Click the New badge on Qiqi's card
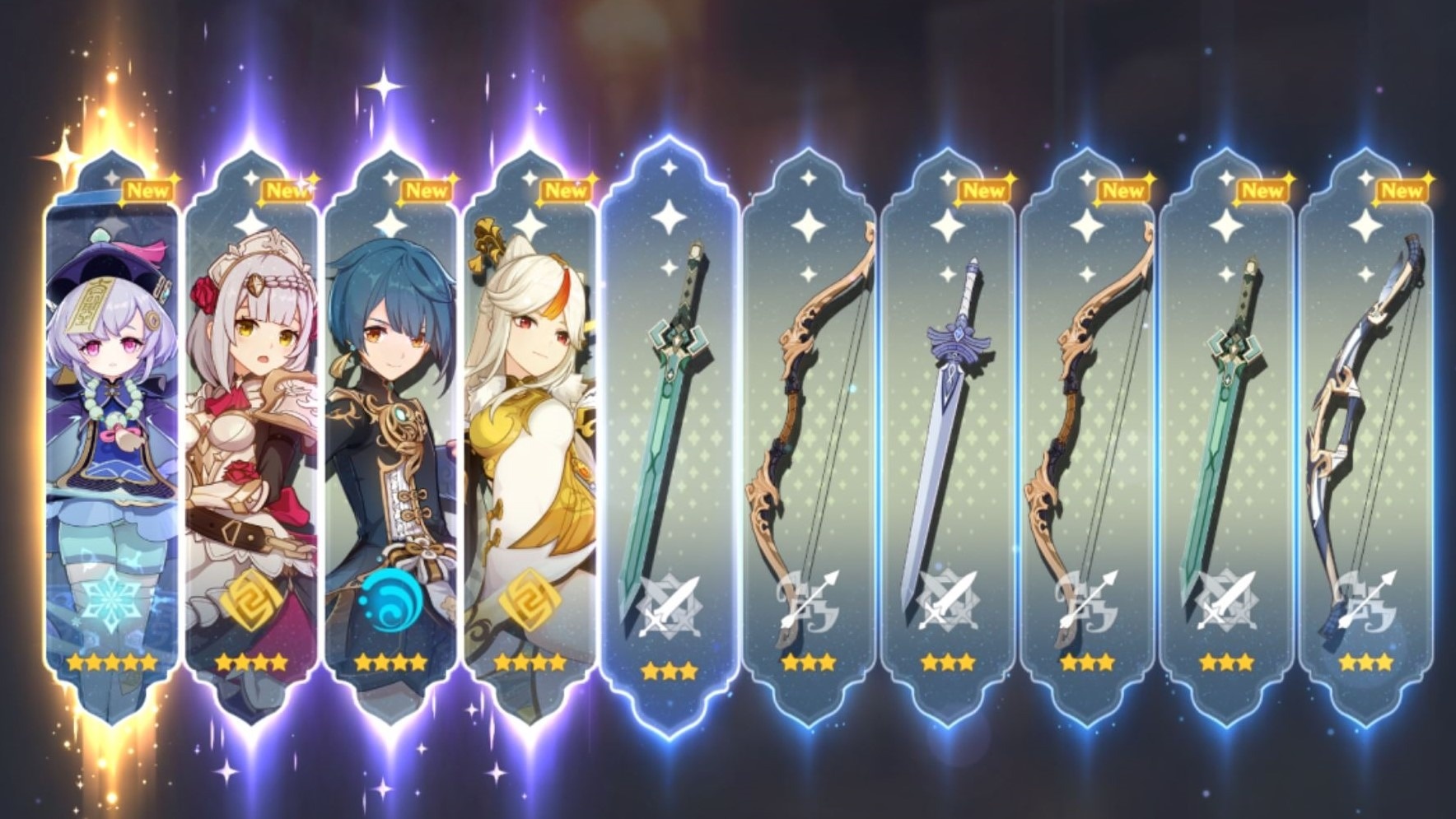 (147, 190)
